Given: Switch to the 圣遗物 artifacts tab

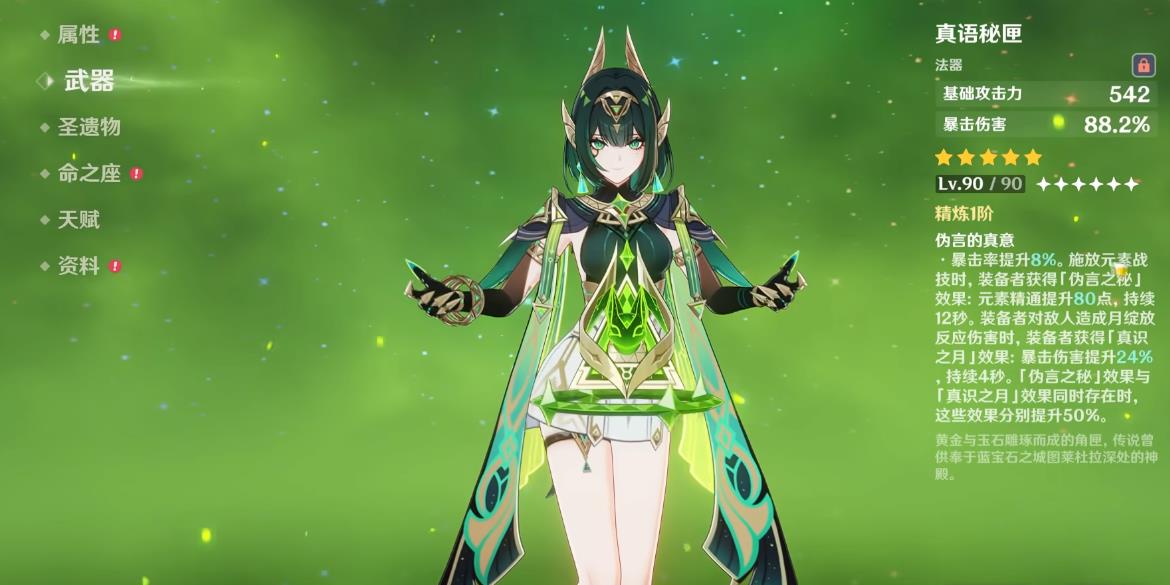Looking at the screenshot, I should click(89, 127).
